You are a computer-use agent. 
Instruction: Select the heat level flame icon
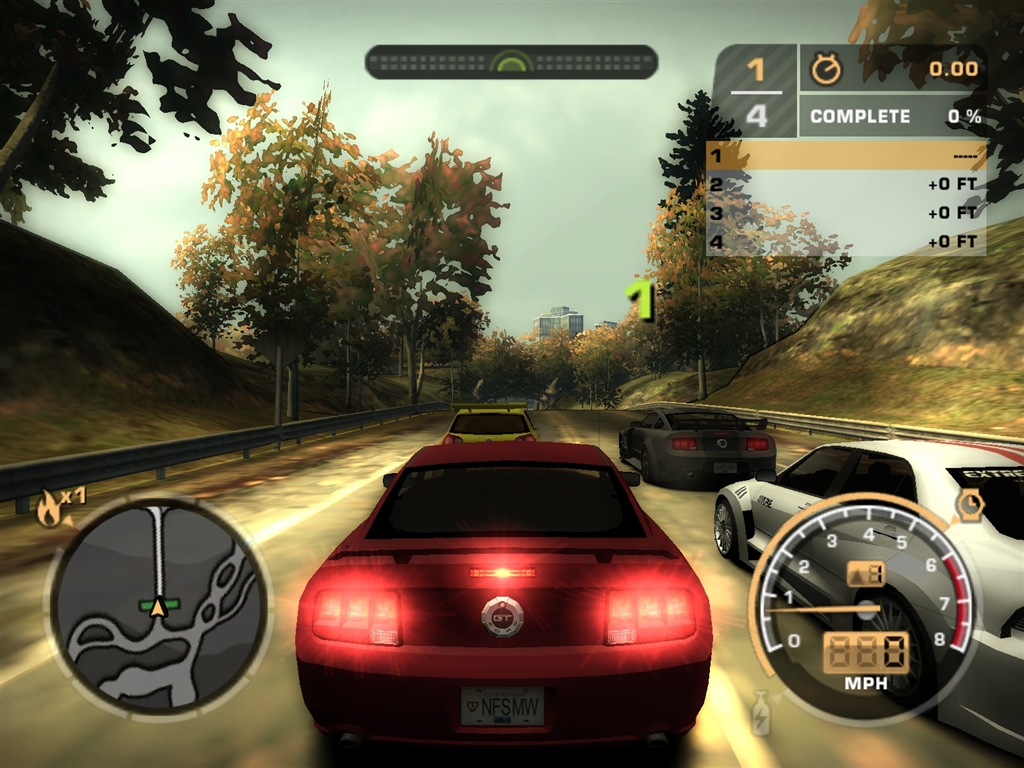click(x=47, y=511)
